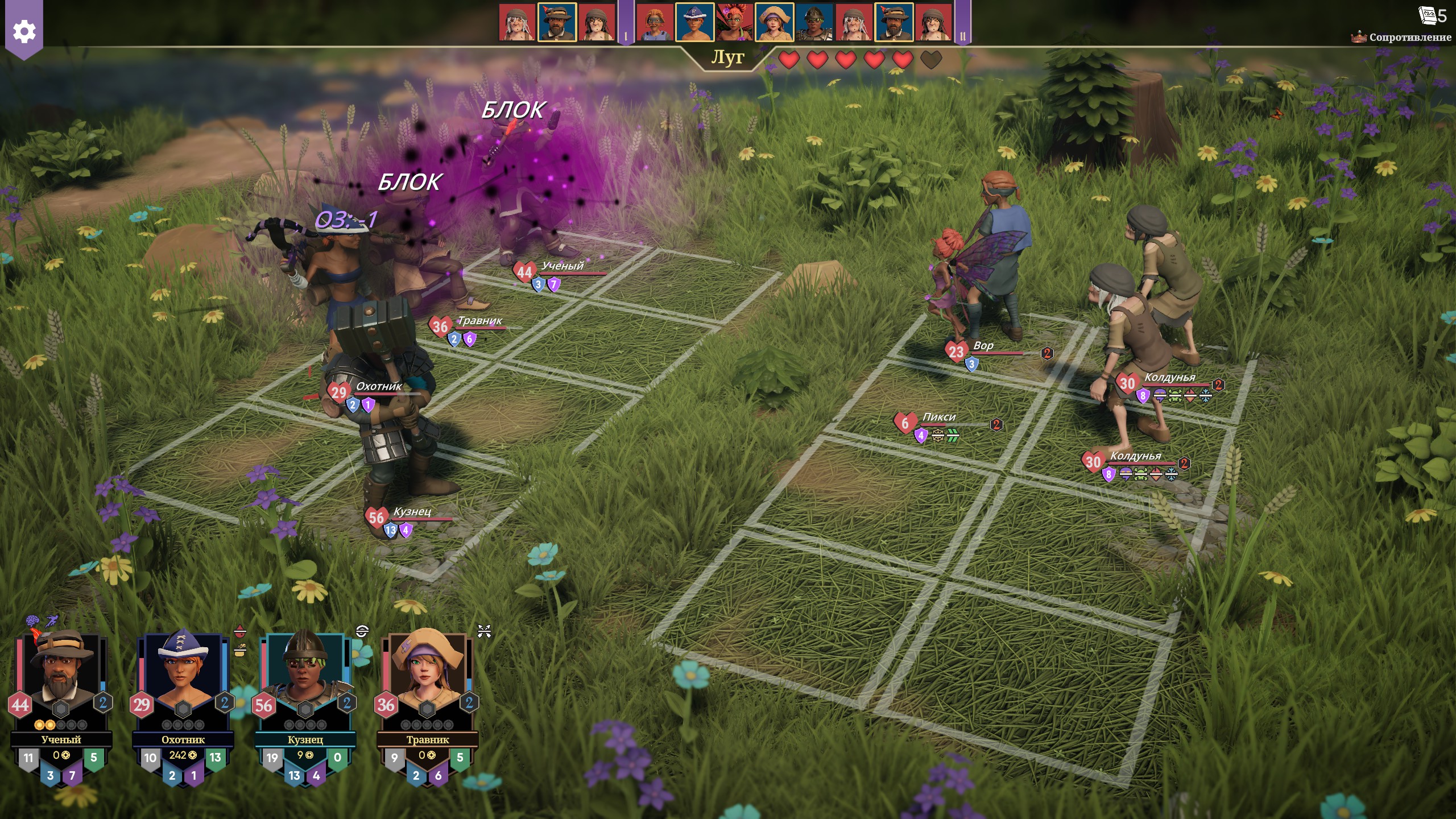
Task: Select the helmeted blacksmith turn-order portrait
Action: tap(814, 23)
